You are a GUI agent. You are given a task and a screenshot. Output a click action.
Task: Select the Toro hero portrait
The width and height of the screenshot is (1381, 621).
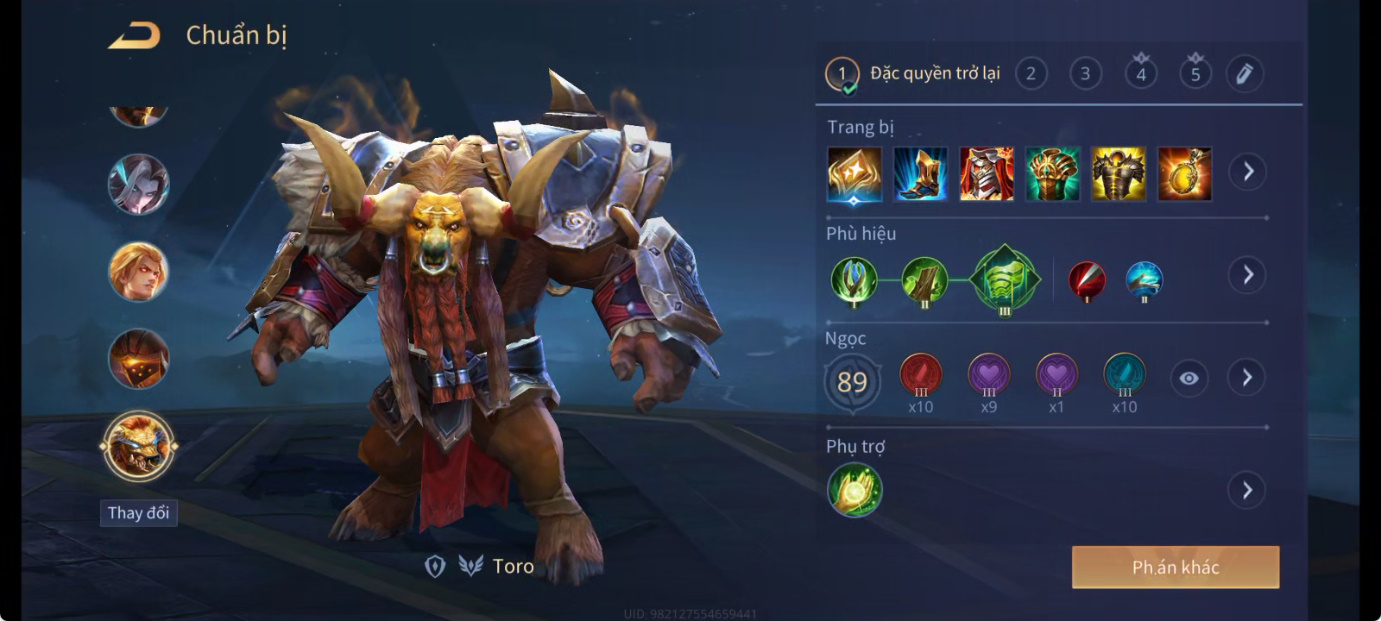click(x=139, y=446)
